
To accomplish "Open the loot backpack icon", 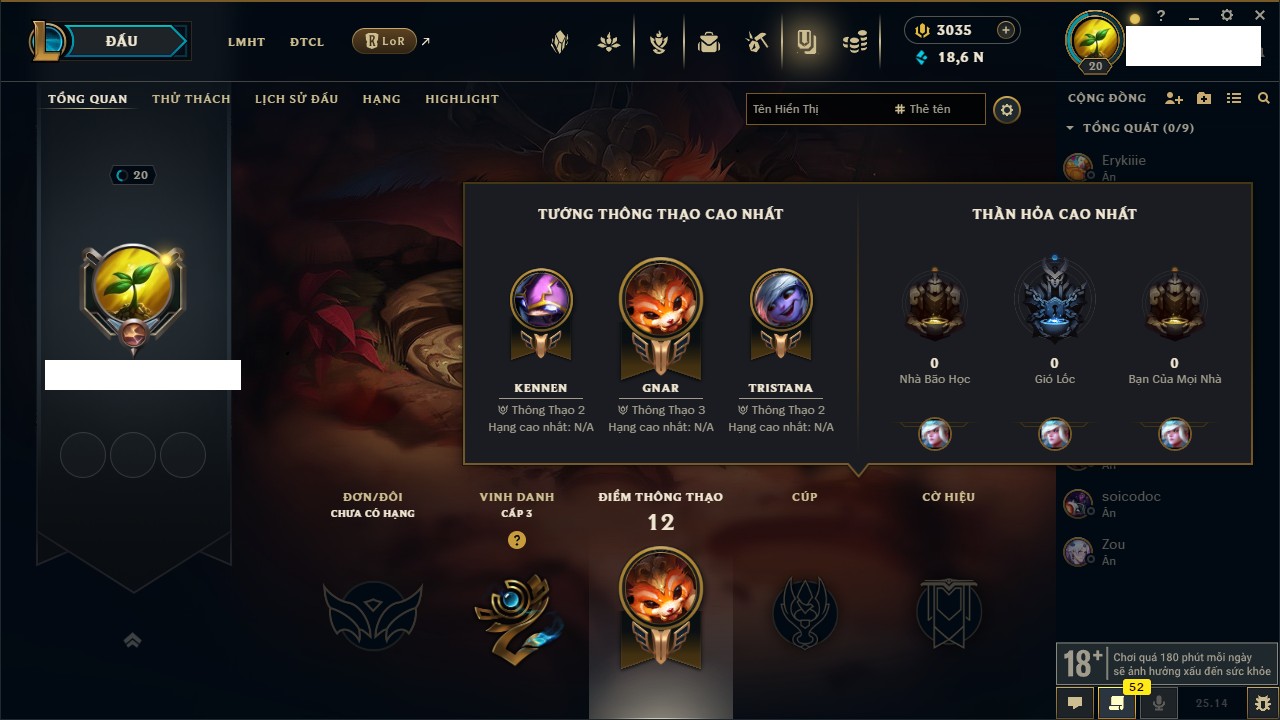I will click(709, 42).
